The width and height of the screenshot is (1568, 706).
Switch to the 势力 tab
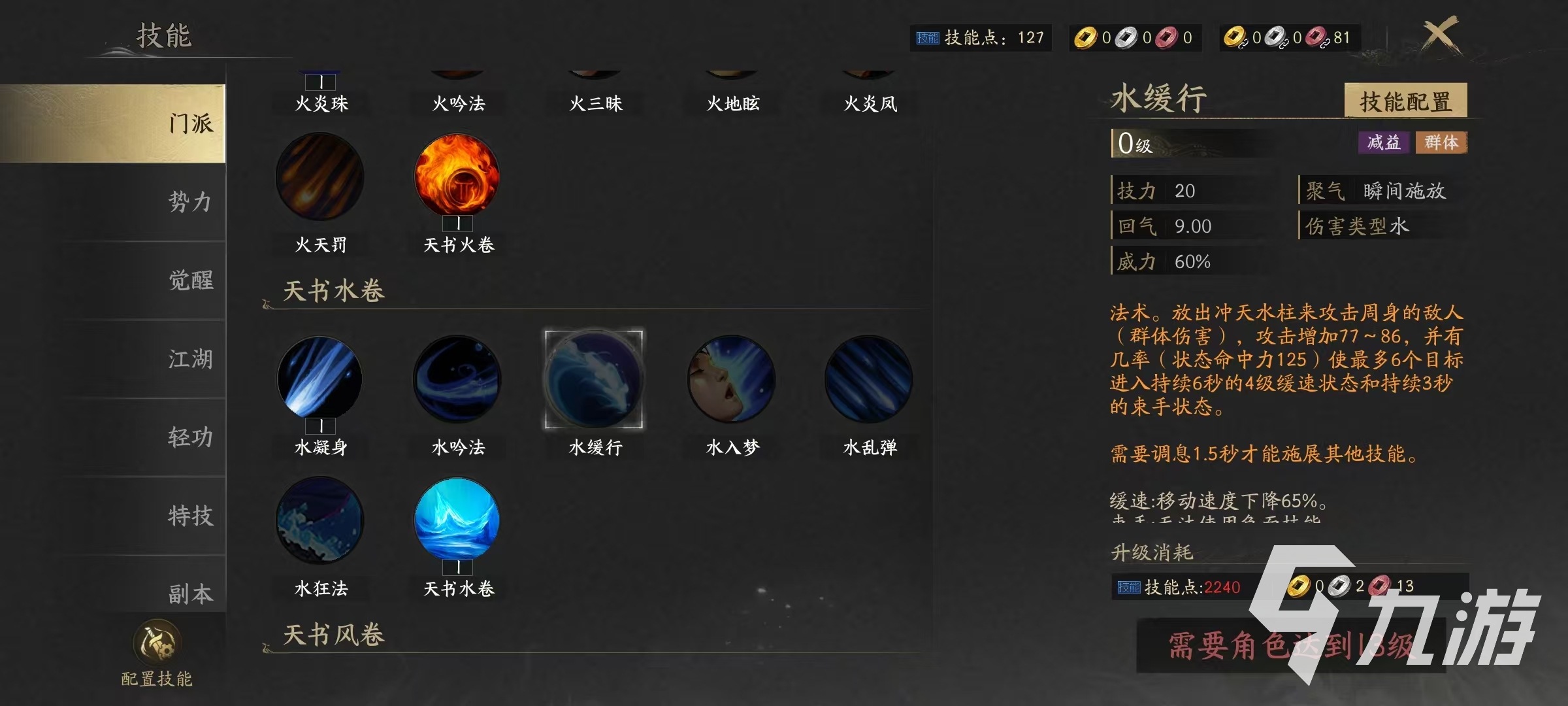(189, 204)
